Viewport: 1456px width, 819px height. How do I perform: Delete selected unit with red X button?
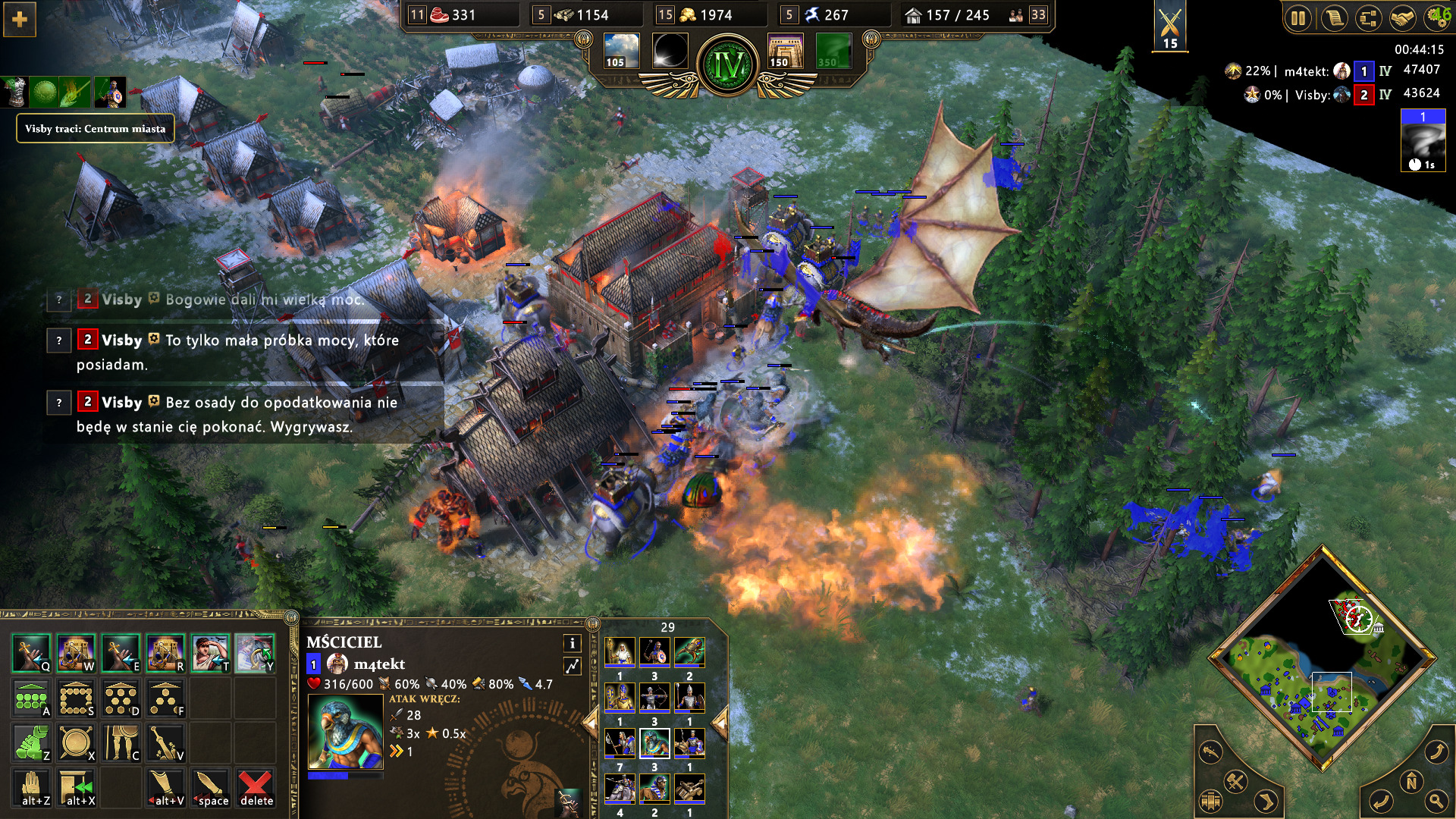tap(256, 788)
